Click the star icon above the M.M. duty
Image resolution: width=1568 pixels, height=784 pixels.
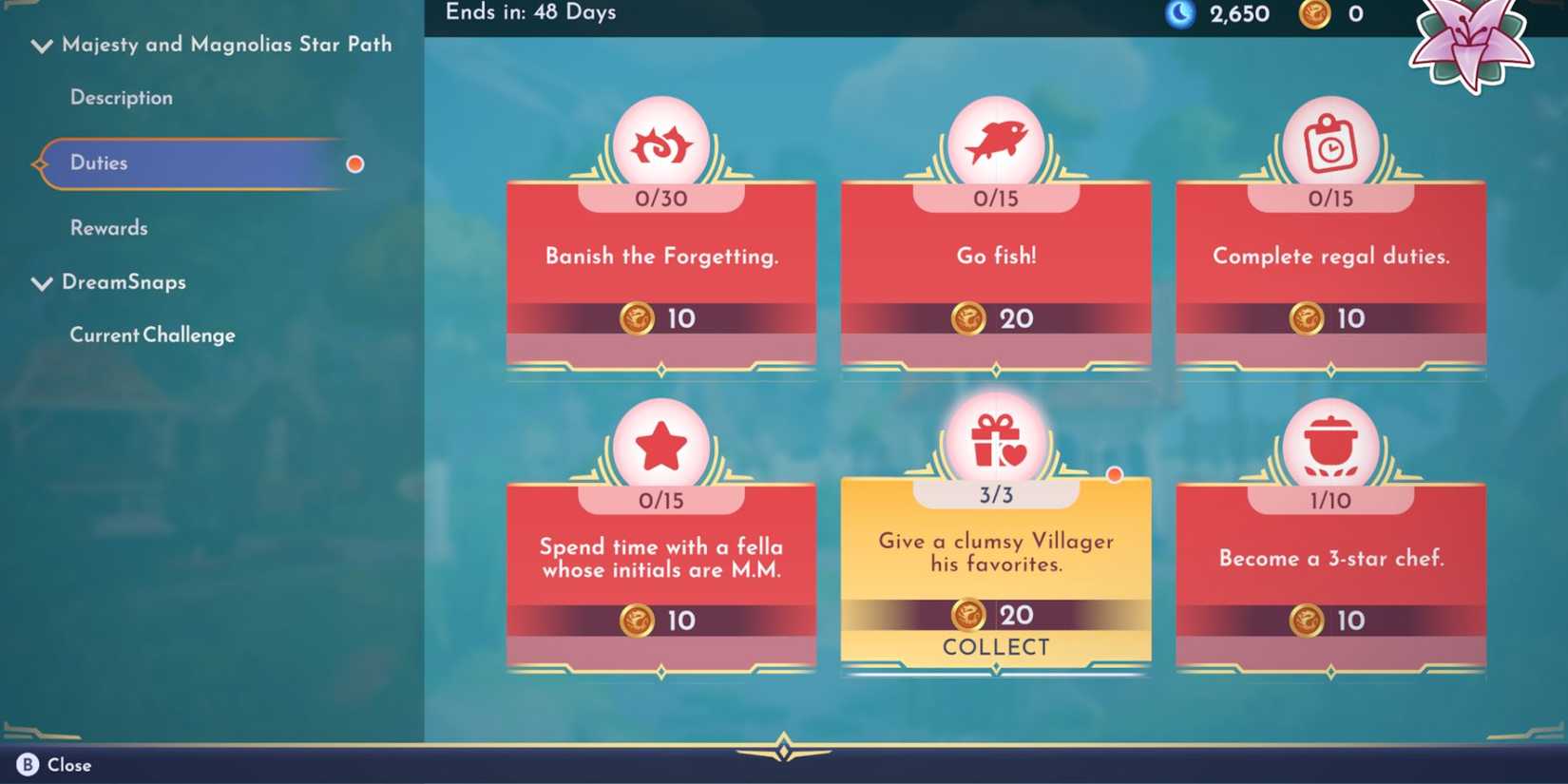click(662, 442)
